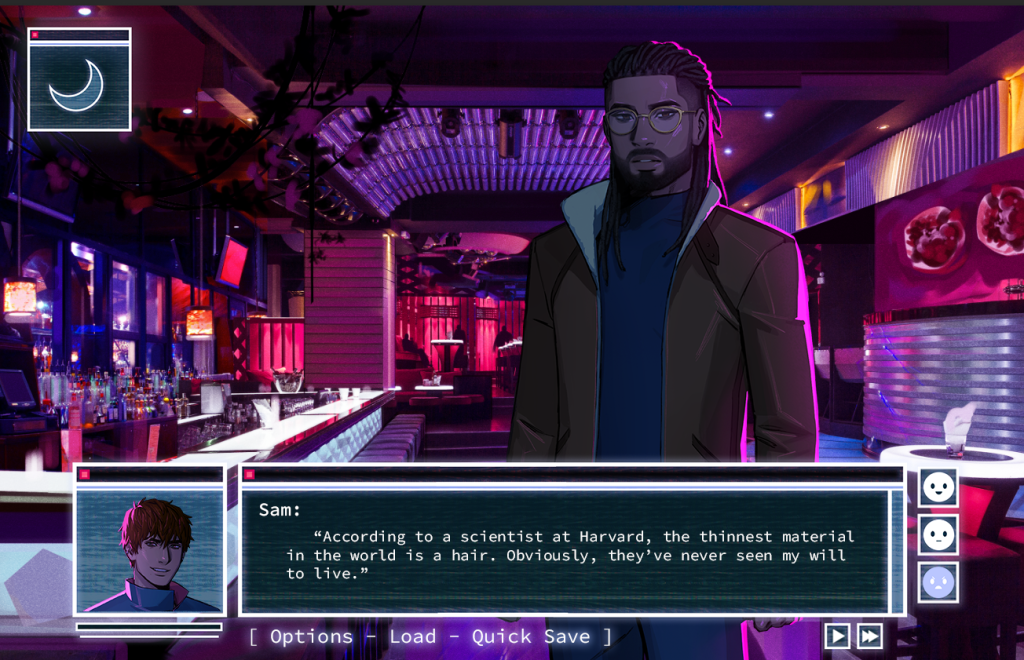The width and height of the screenshot is (1024, 660).
Task: Activate the fast-forward skip button
Action: pos(870,636)
